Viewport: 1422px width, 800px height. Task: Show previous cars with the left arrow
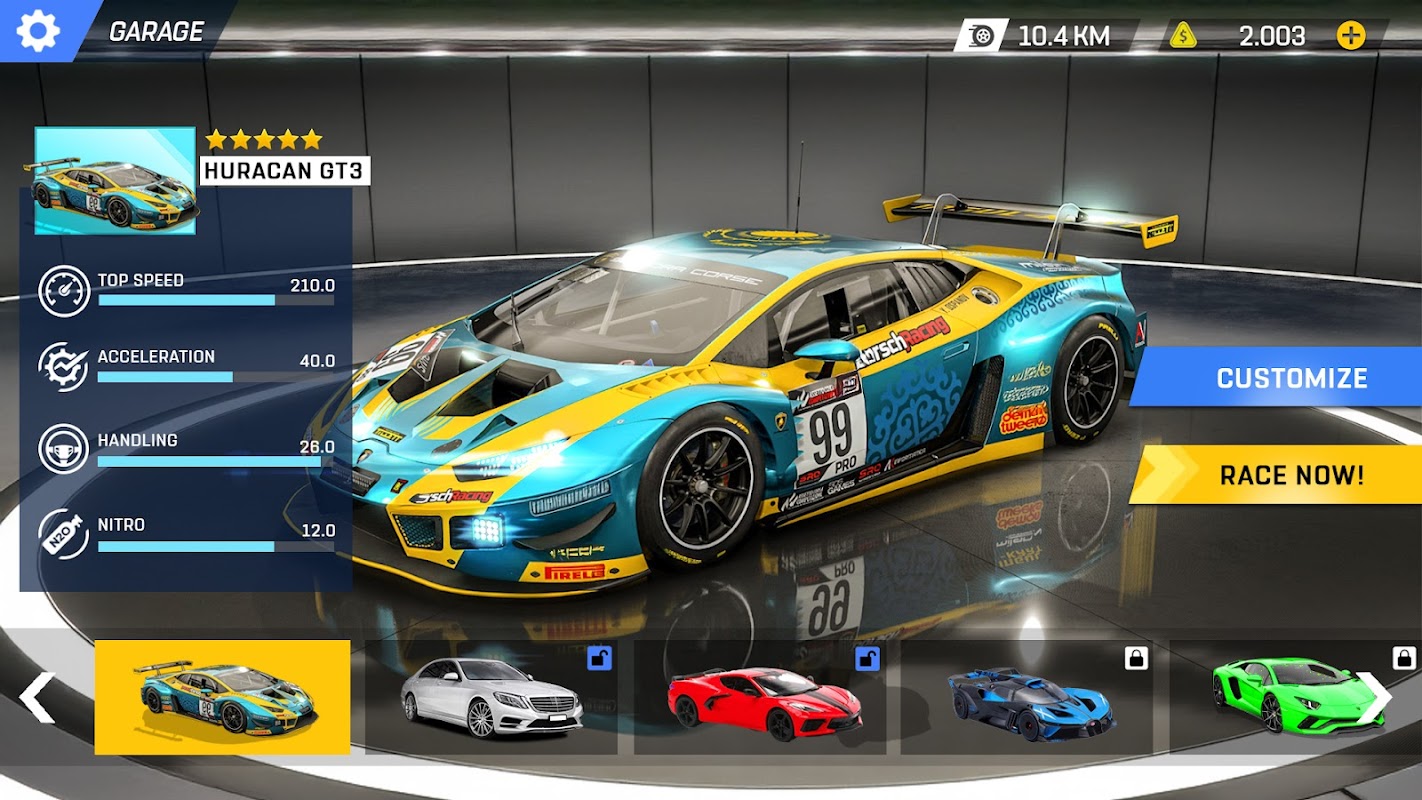click(x=37, y=697)
